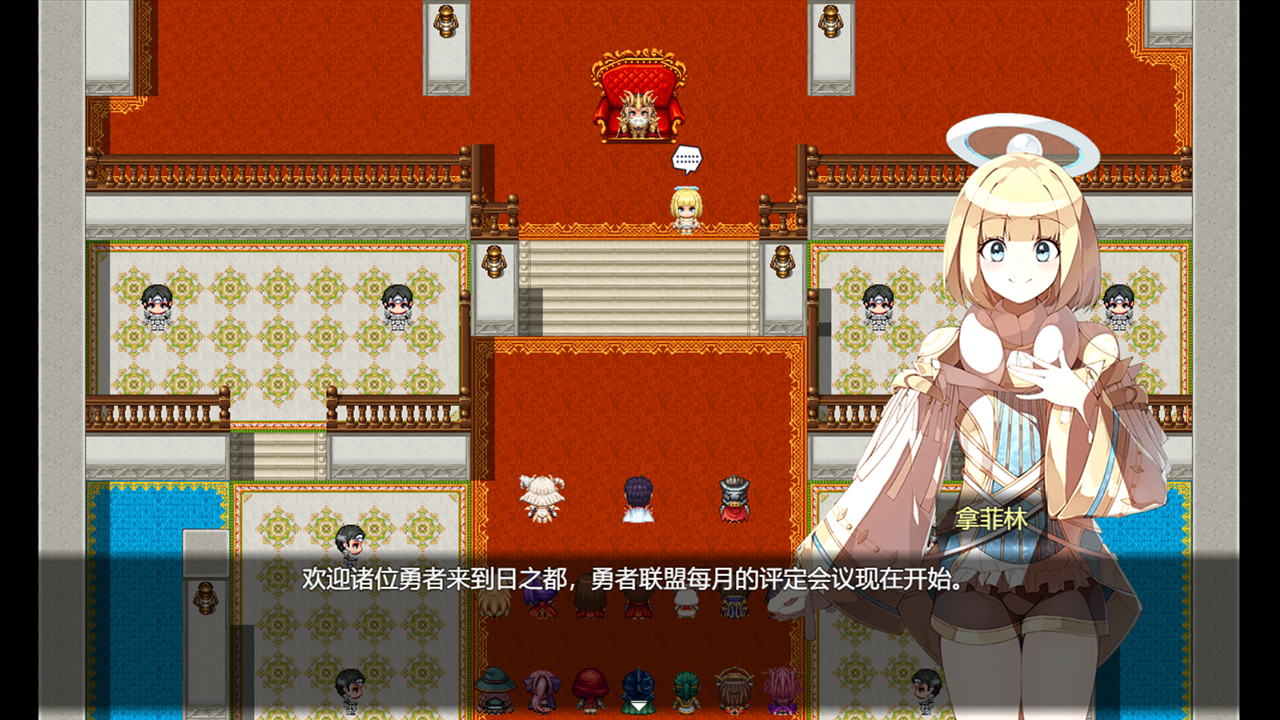Screen dimensions: 1280x720
Task: Click the grand staircase in the center
Action: (x=640, y=290)
